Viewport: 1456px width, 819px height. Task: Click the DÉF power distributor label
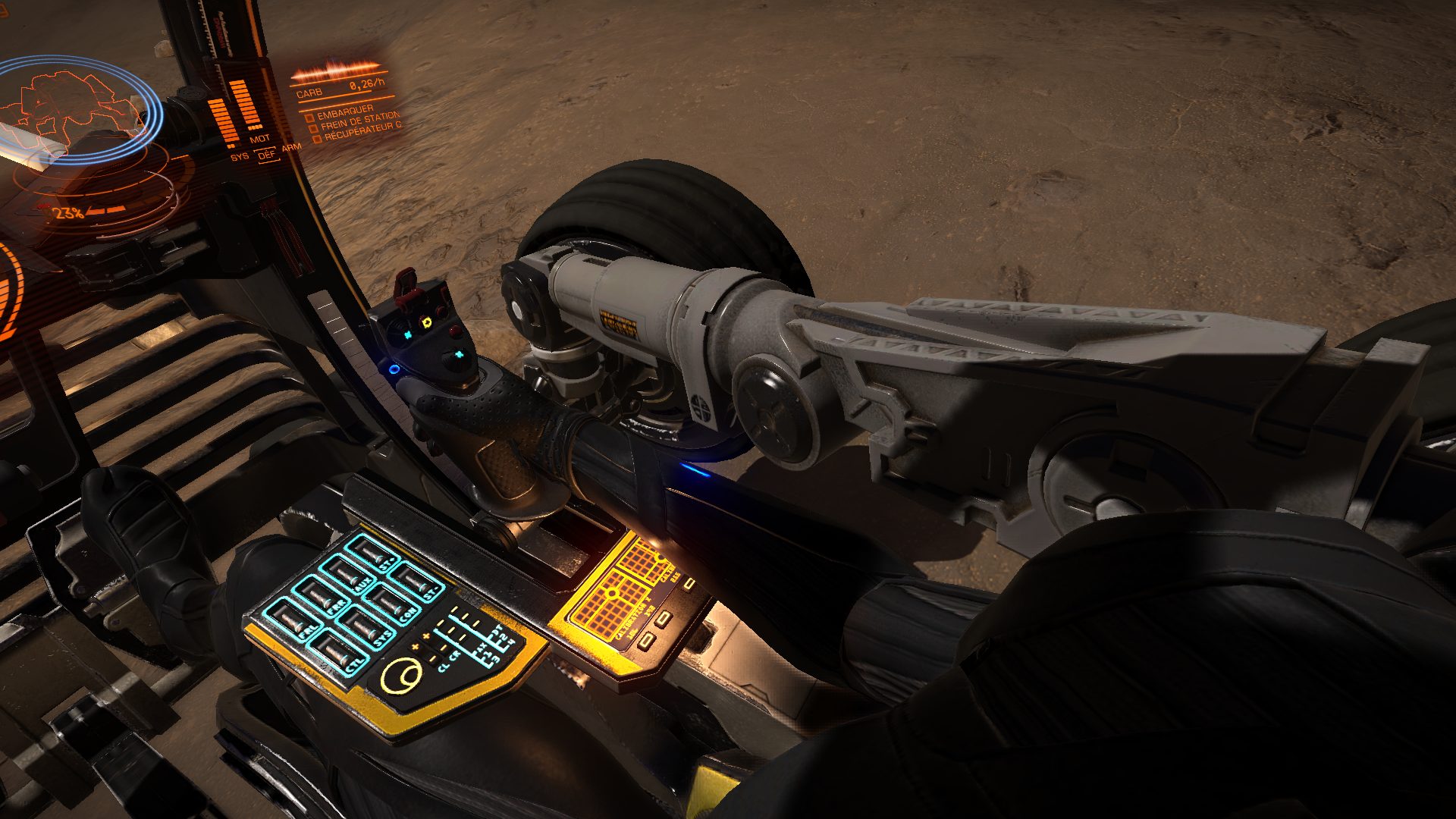click(x=266, y=155)
